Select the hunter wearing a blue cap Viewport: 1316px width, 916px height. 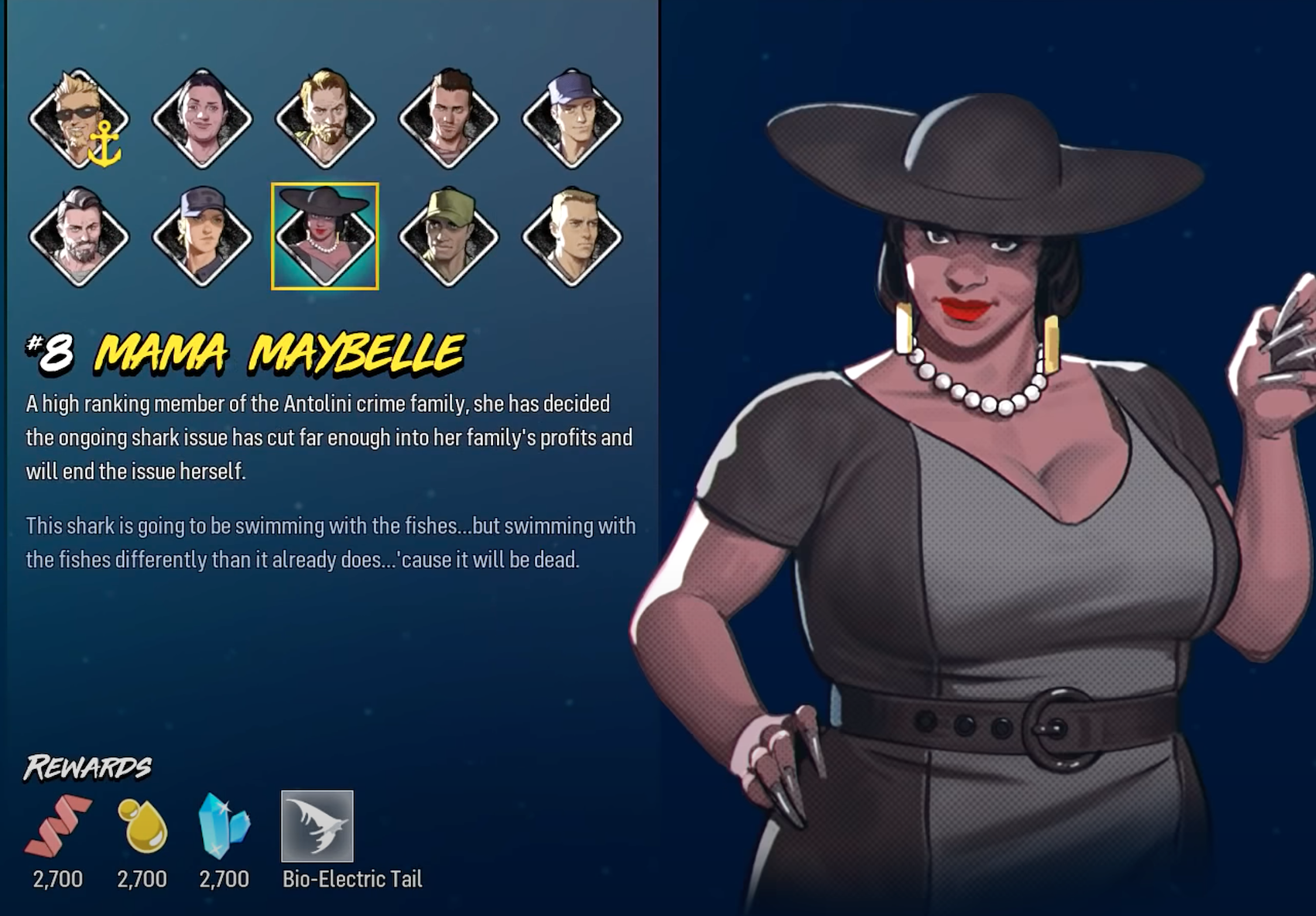pyautogui.click(x=572, y=119)
